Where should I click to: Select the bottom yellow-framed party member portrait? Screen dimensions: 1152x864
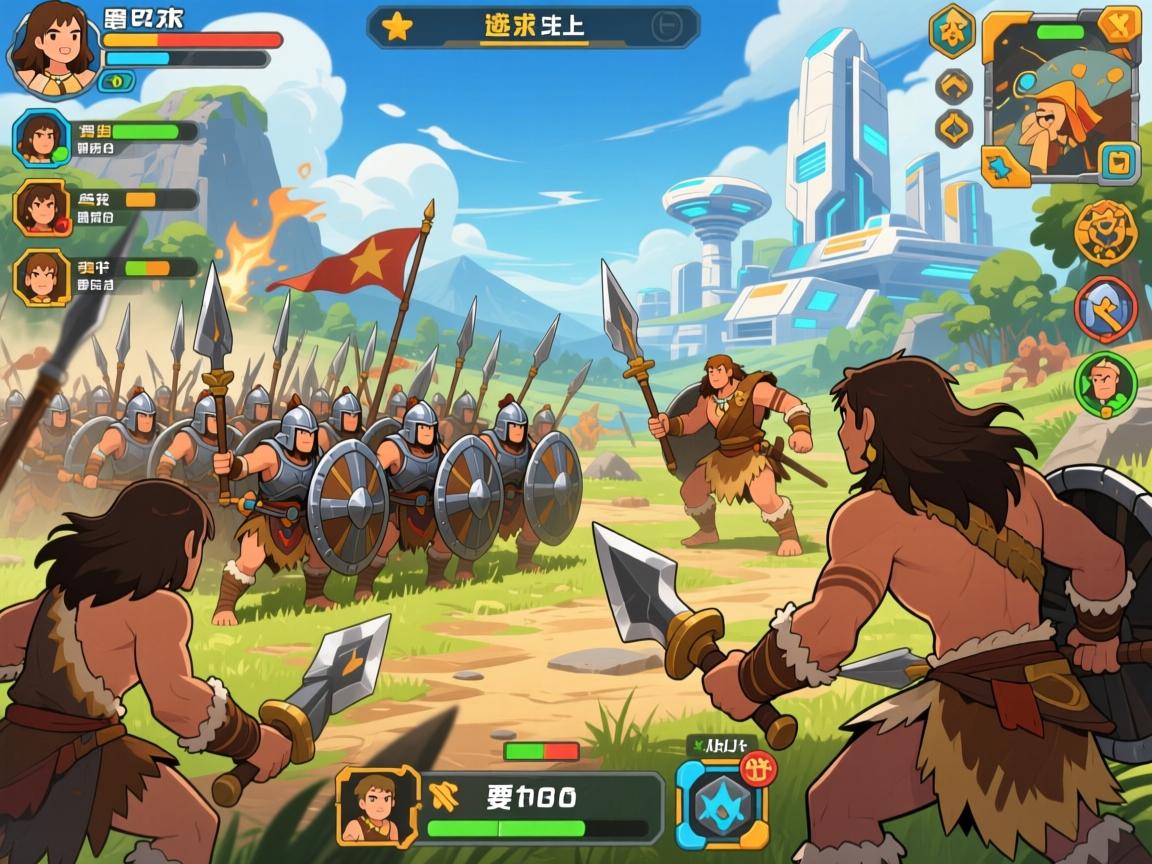pyautogui.click(x=41, y=276)
